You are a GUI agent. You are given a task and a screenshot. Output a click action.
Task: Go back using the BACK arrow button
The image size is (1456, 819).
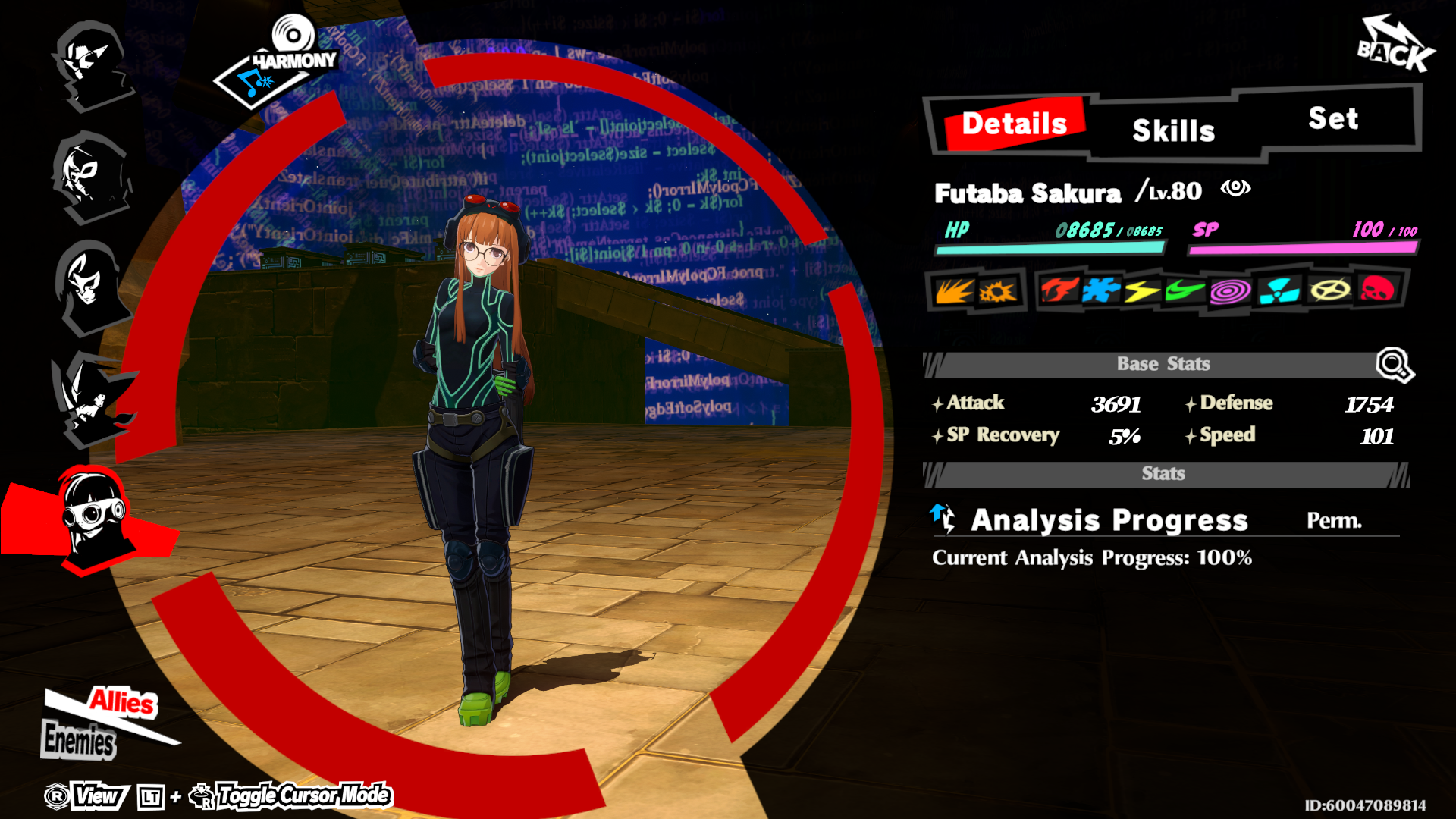pyautogui.click(x=1394, y=47)
